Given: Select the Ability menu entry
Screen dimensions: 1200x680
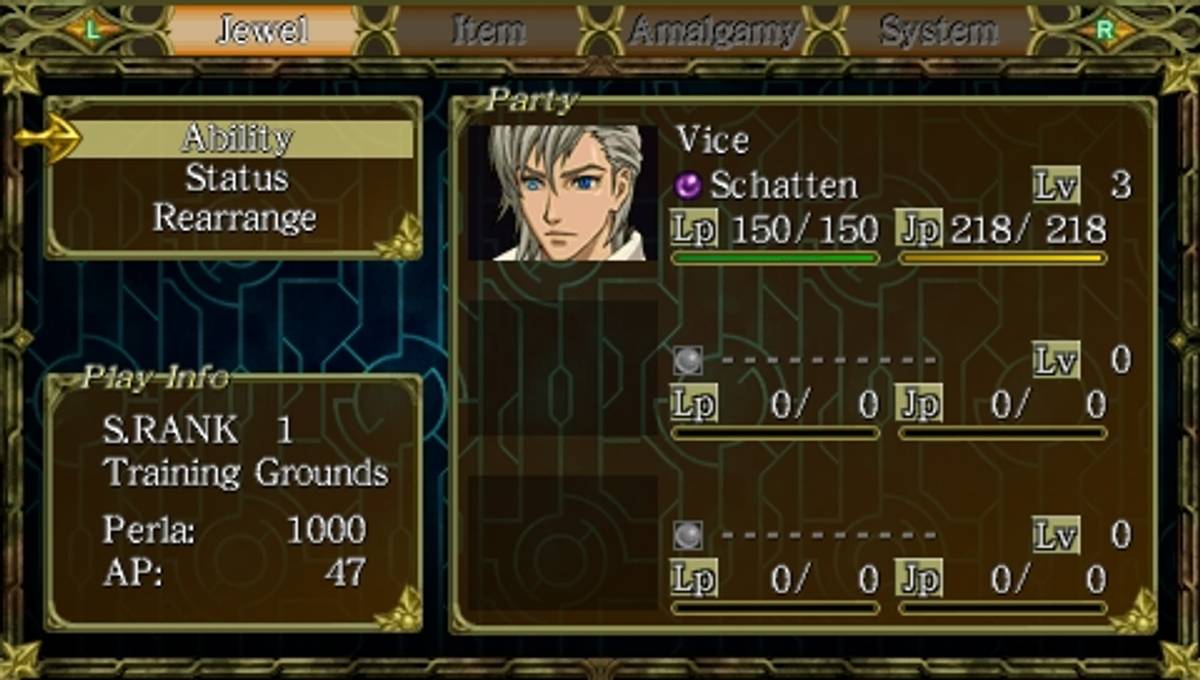Looking at the screenshot, I should tap(237, 139).
